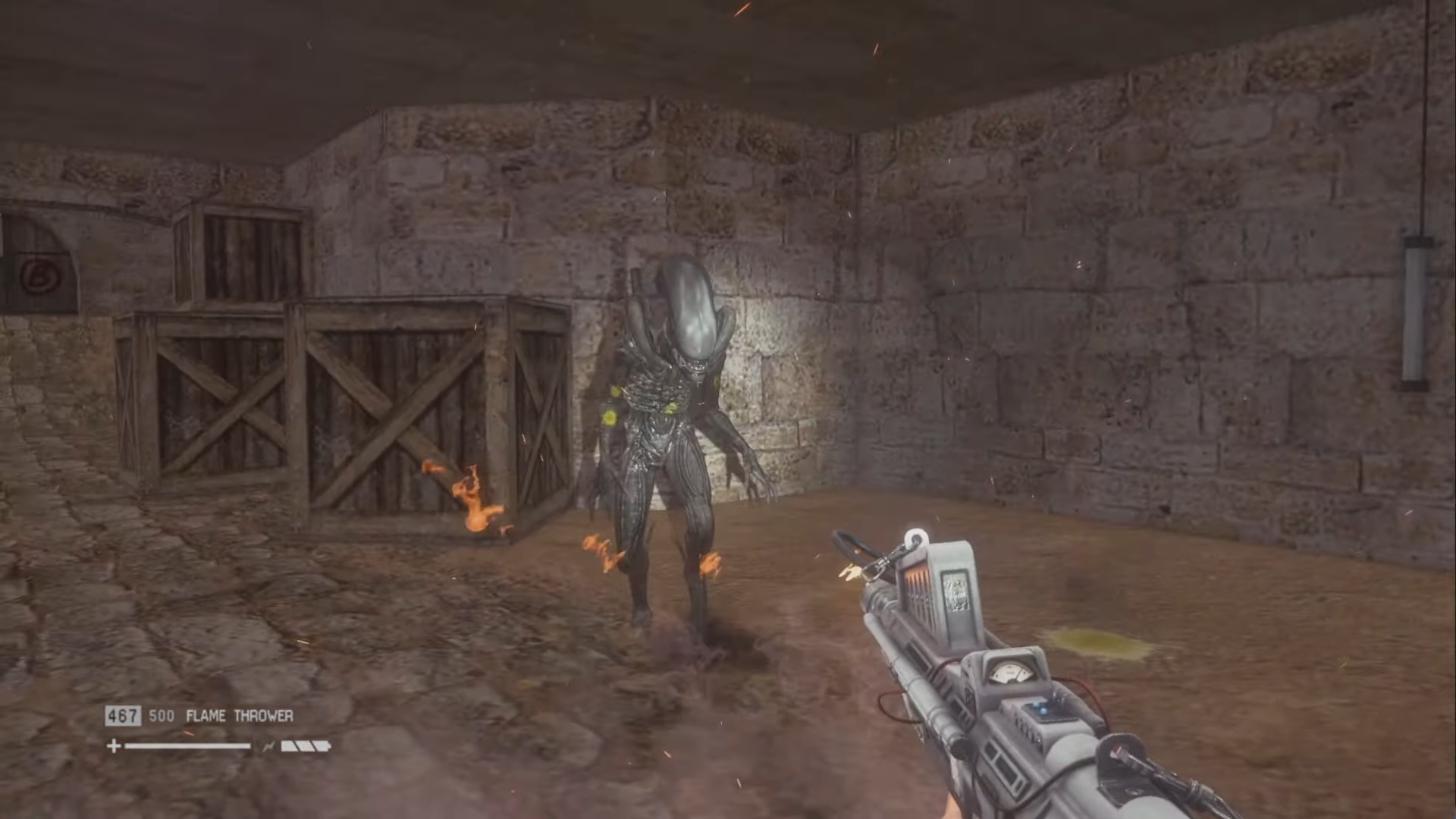This screenshot has width=1456, height=819.
Task: Select the Flame Thrower weapon label
Action: [x=239, y=716]
